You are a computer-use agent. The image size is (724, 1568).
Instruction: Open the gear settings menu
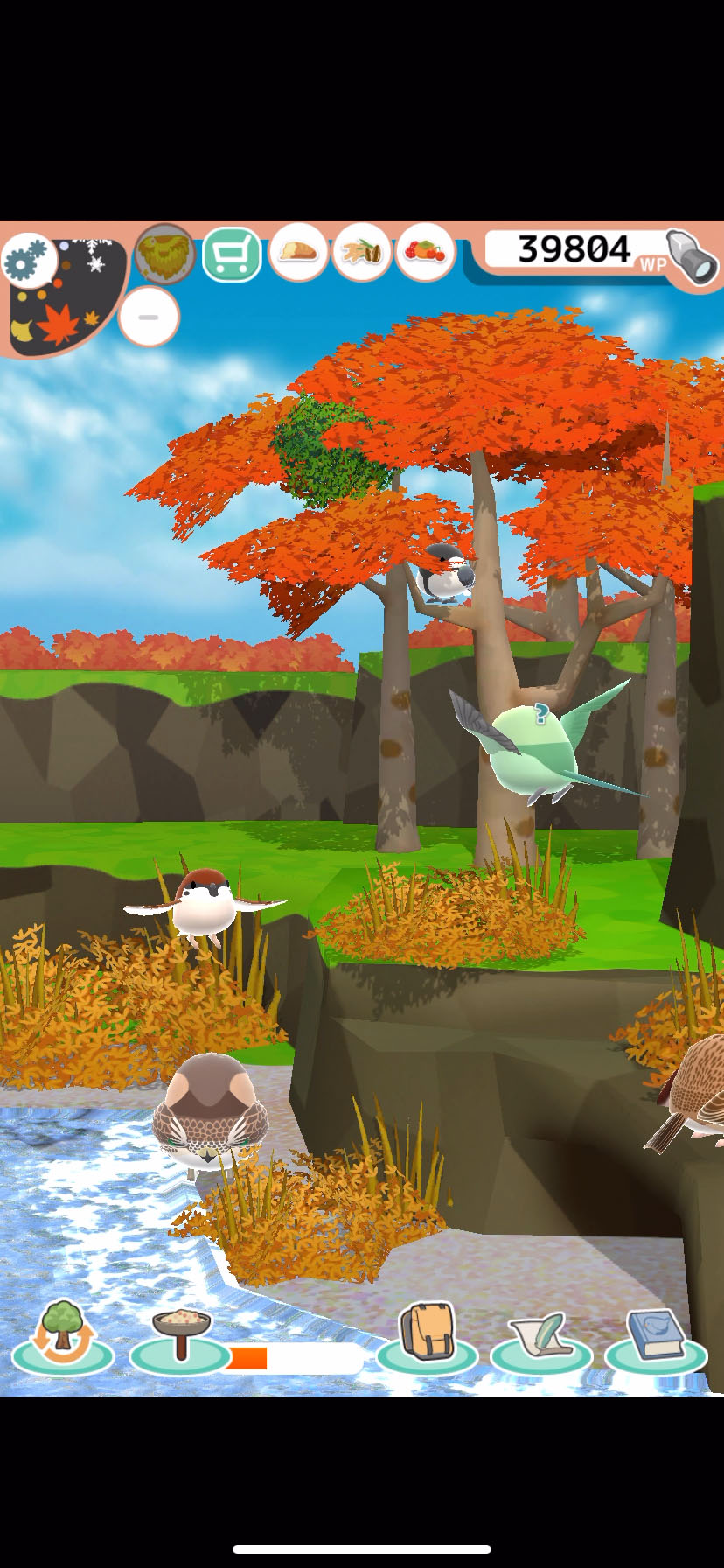(28, 261)
